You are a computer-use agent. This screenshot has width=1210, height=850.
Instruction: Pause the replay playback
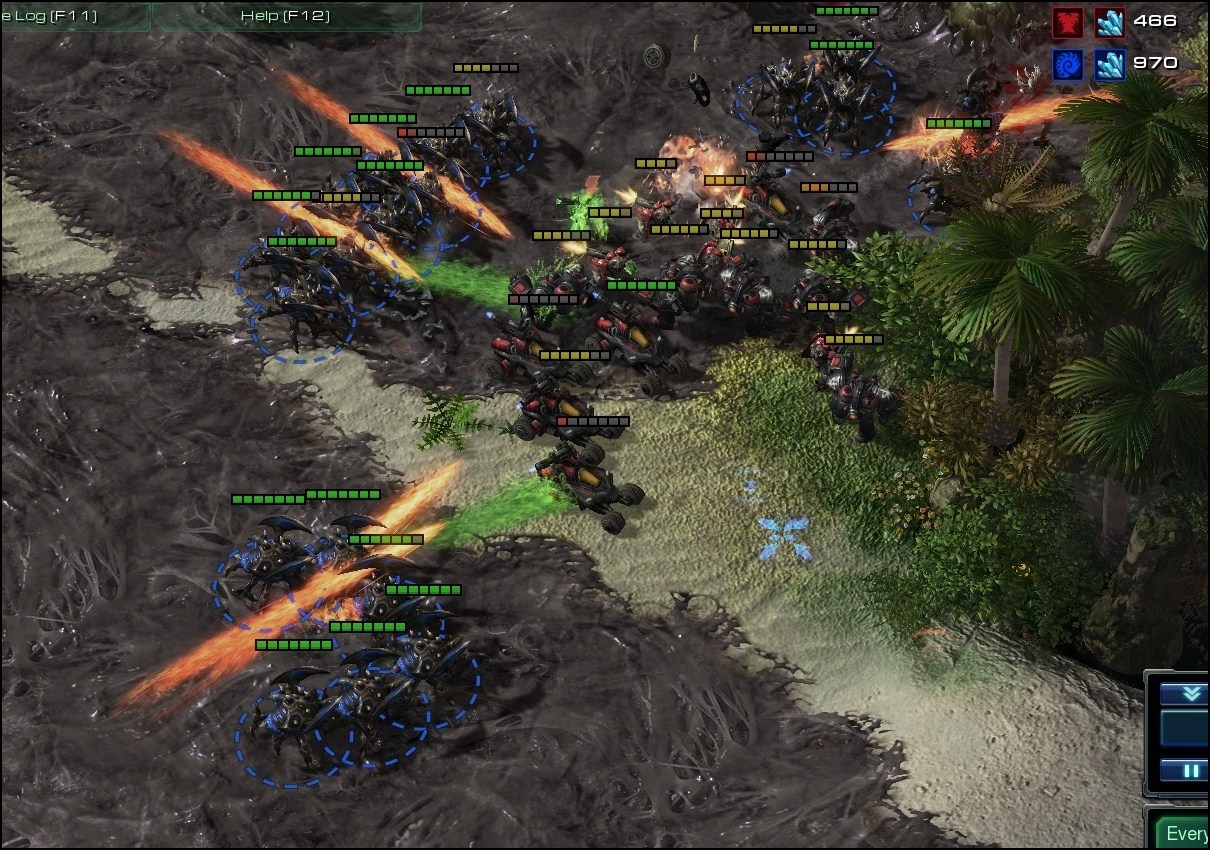coord(1190,771)
